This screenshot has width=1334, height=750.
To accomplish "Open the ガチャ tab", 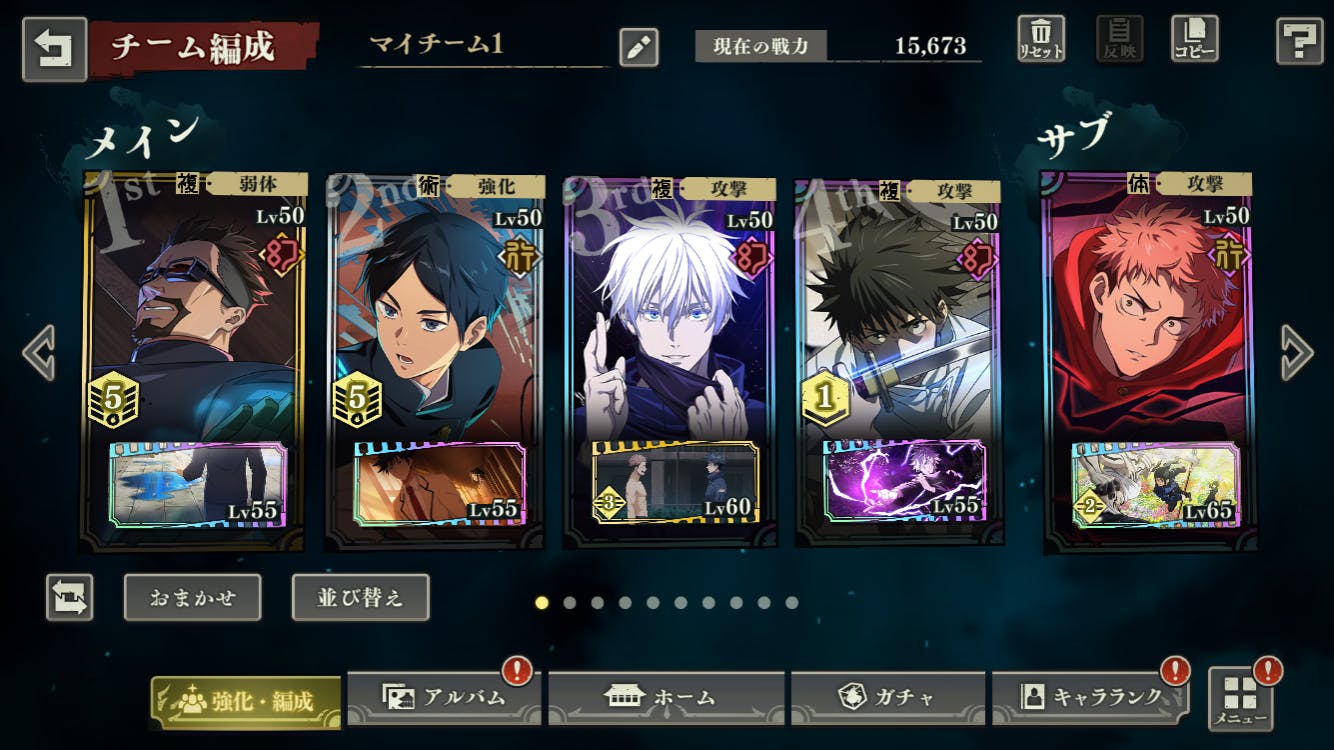I will pyautogui.click(x=888, y=698).
